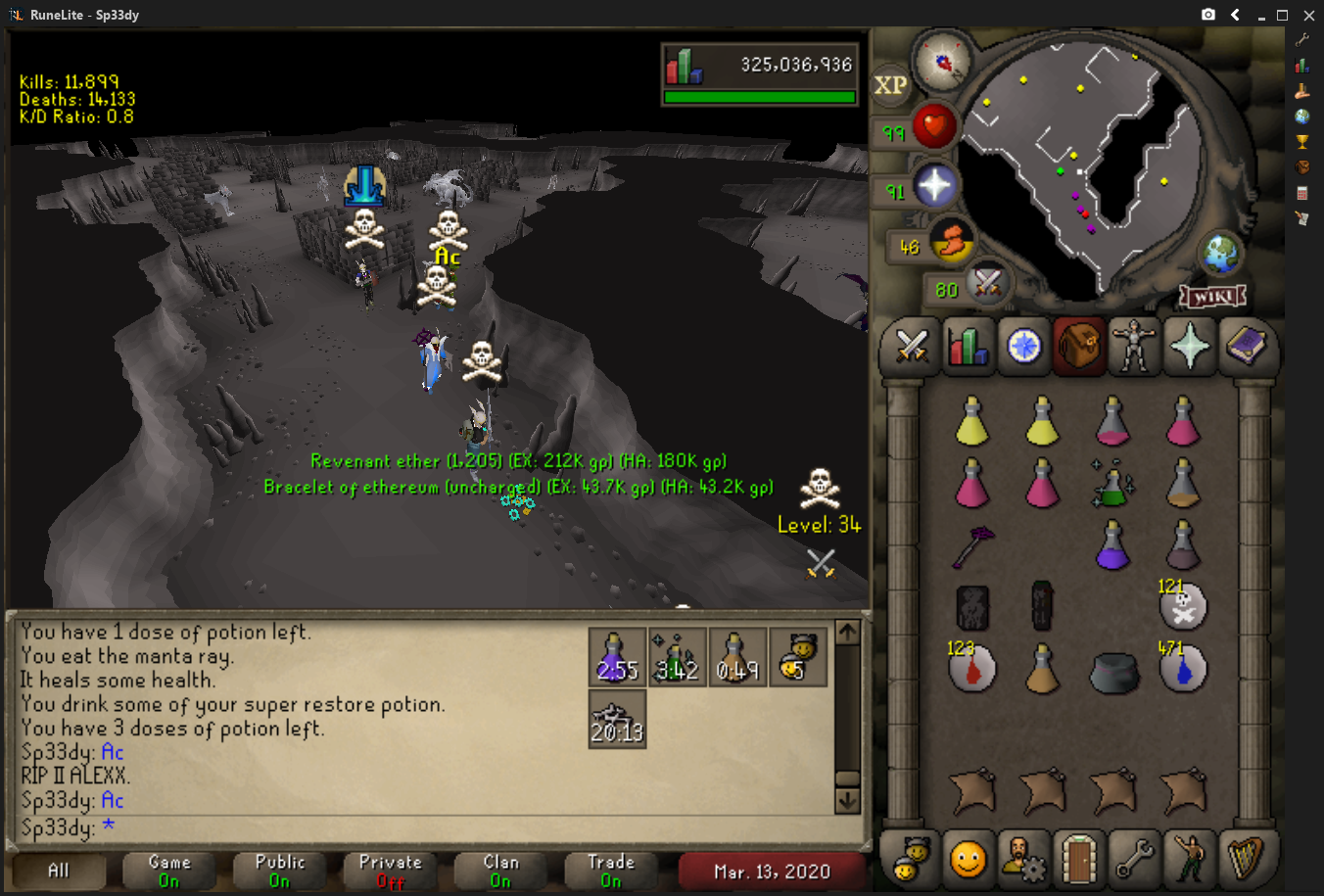Select the Clan chat filter tab

click(x=500, y=871)
